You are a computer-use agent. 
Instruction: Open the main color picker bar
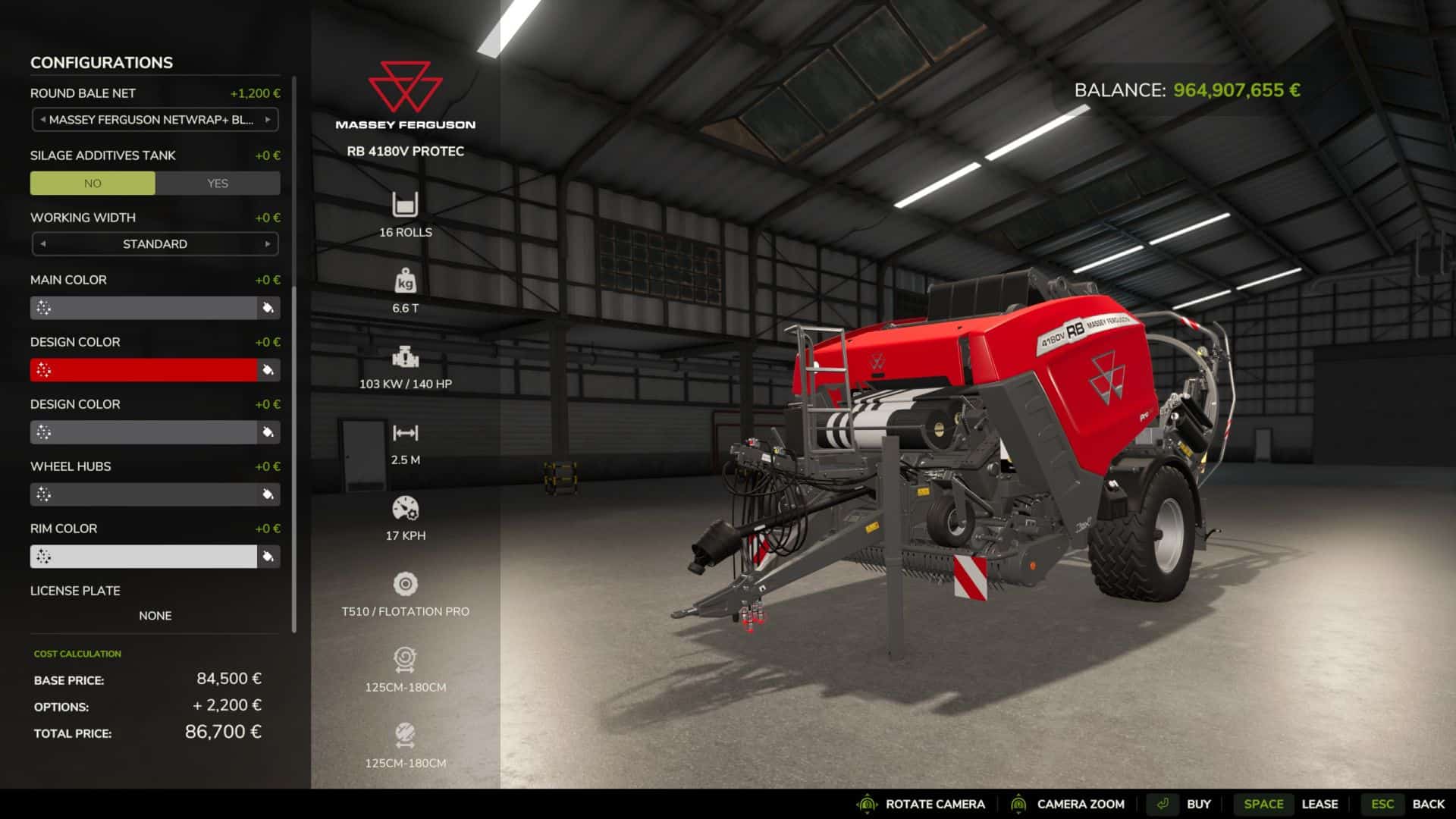143,308
